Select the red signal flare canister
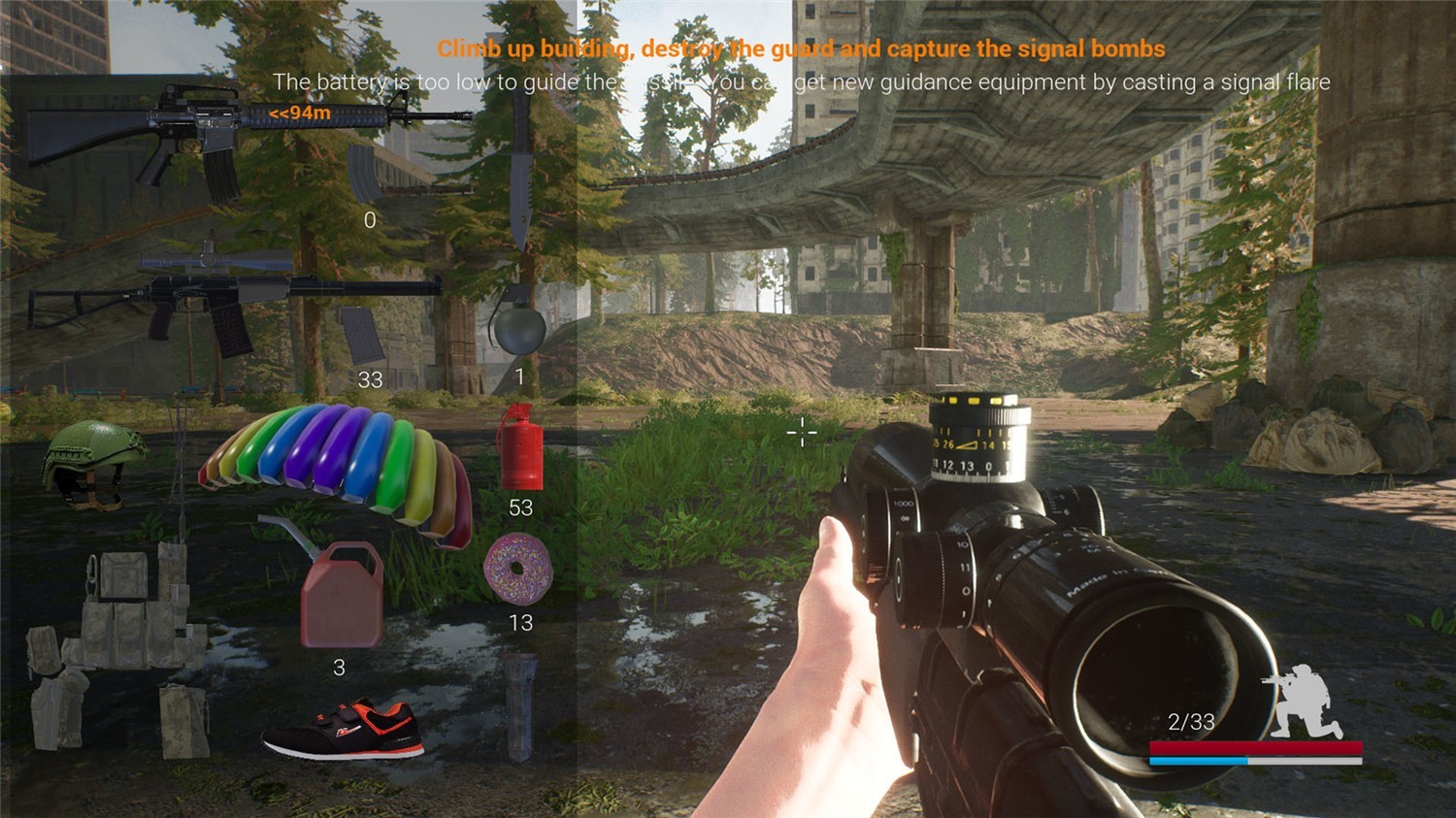Viewport: 1456px width, 818px height. pyautogui.click(x=521, y=448)
